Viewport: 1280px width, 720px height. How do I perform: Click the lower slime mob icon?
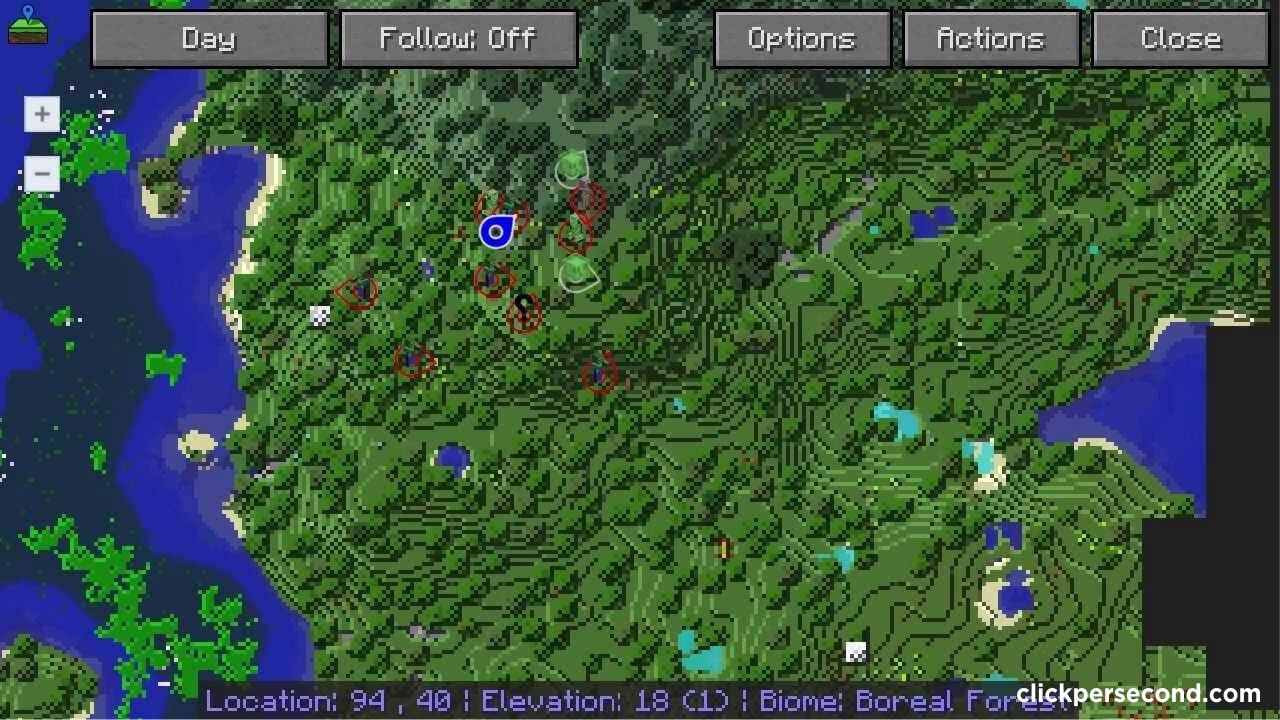[578, 272]
